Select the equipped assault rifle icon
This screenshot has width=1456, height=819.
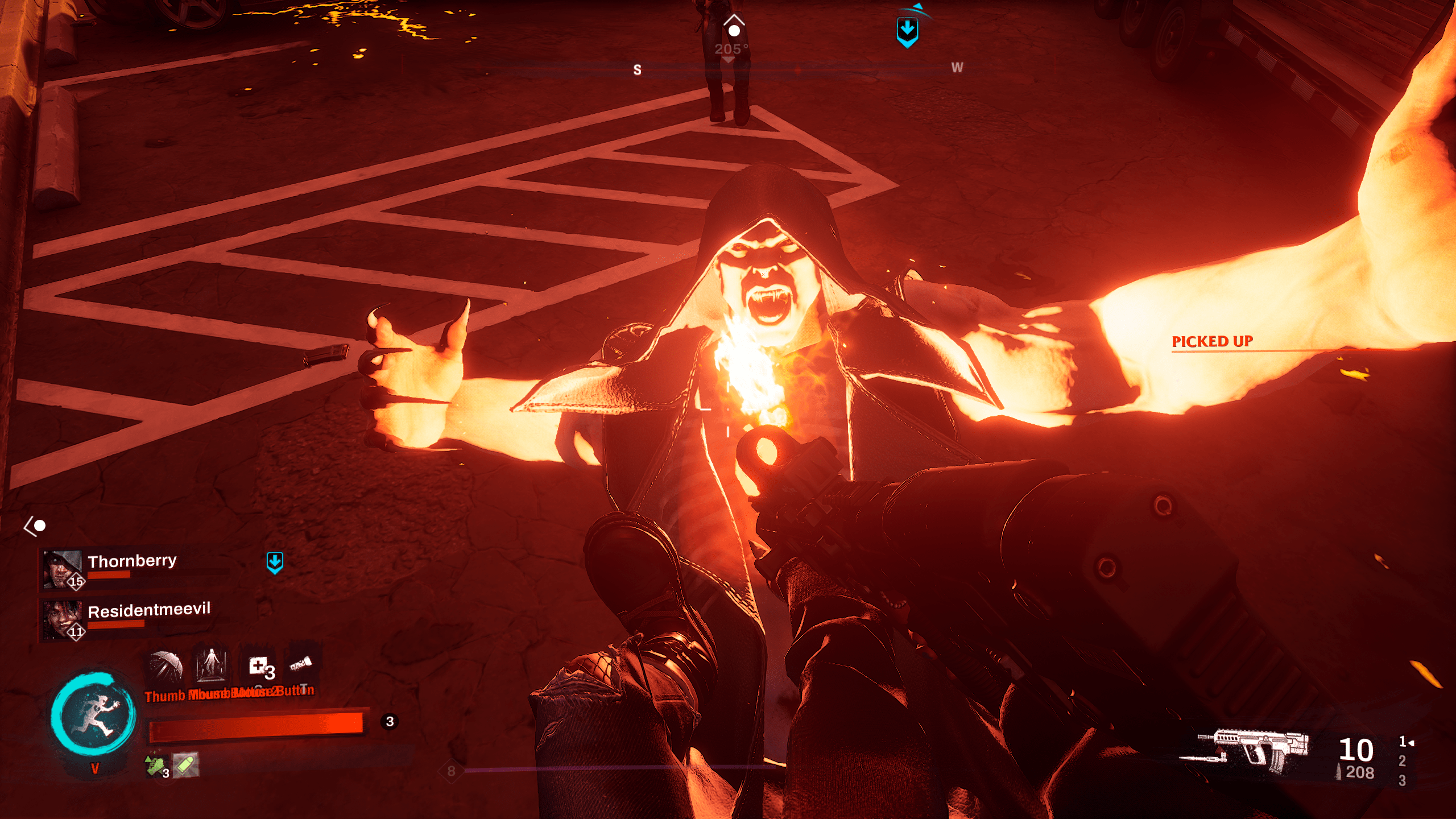1246,751
